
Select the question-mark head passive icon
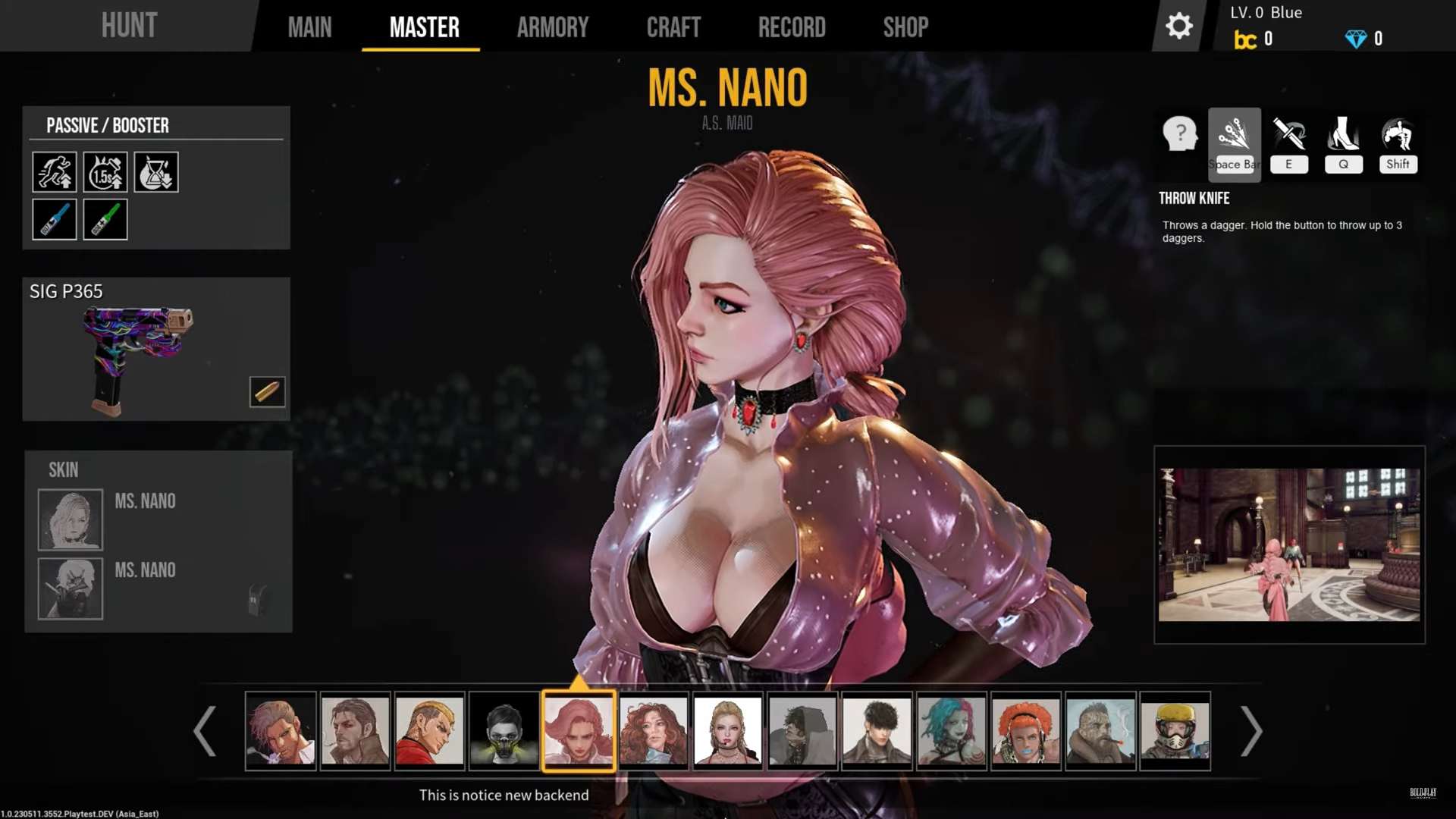[1179, 135]
